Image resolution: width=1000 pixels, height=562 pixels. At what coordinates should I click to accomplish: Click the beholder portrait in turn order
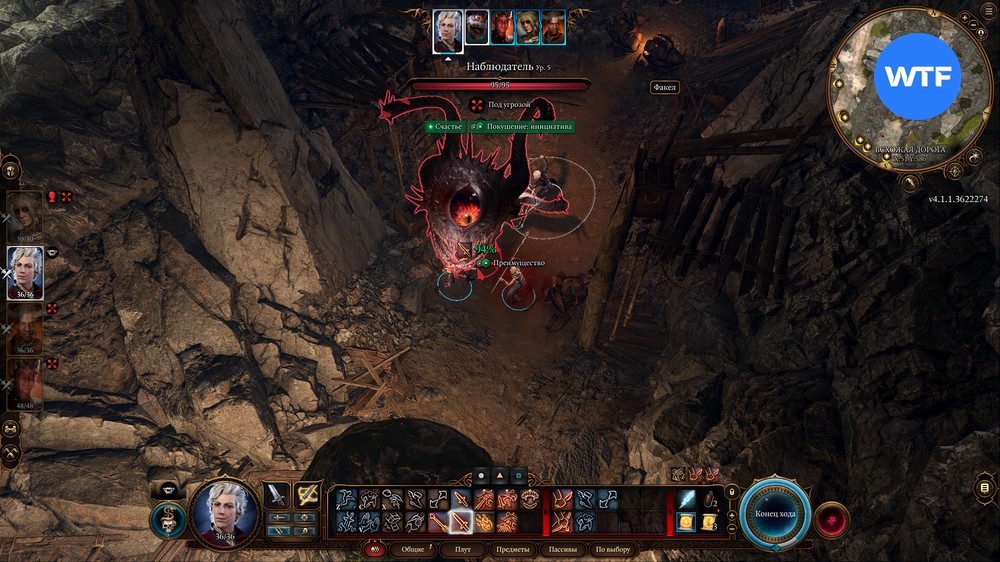pos(478,27)
